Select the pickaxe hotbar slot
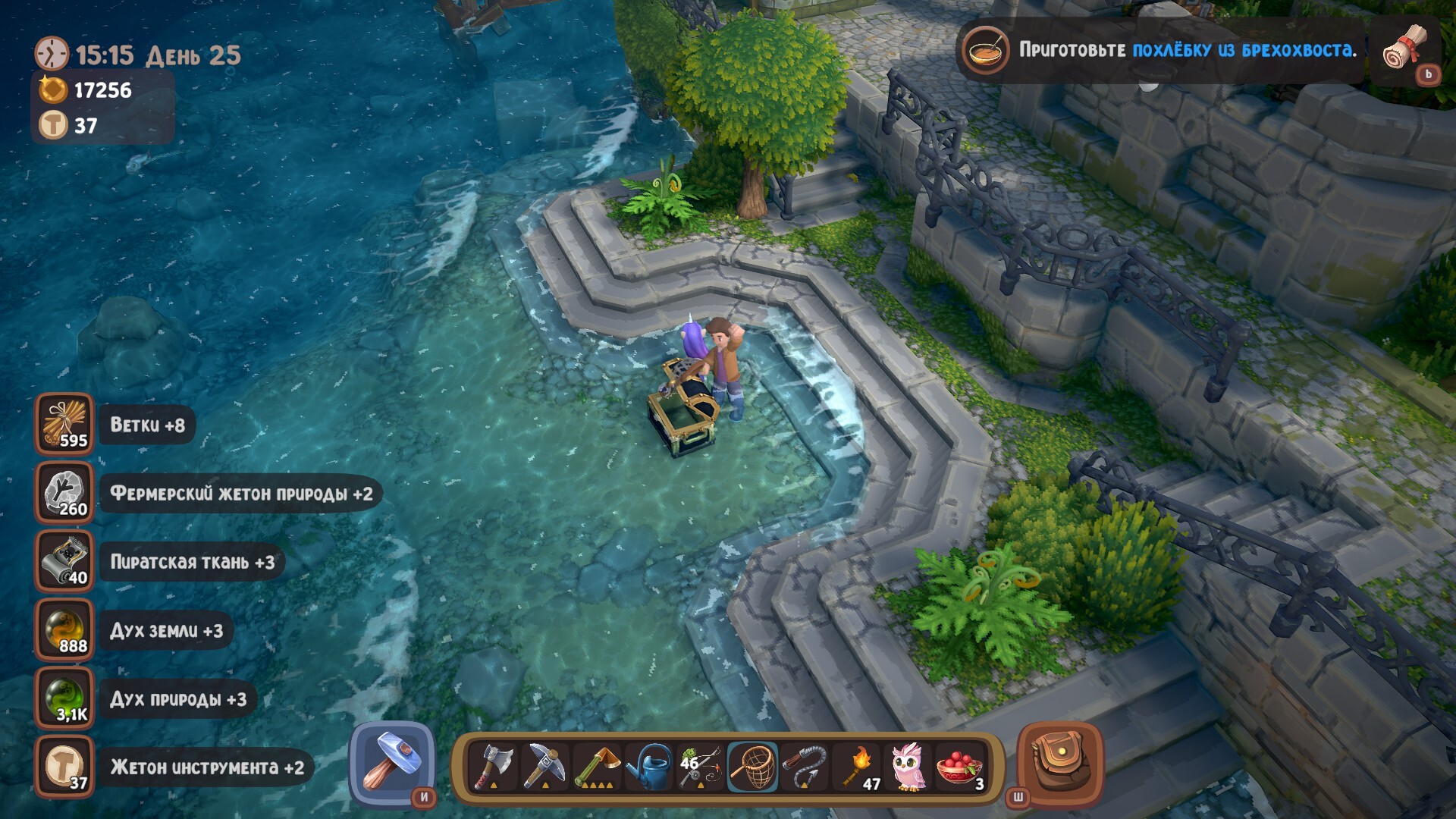 point(545,767)
